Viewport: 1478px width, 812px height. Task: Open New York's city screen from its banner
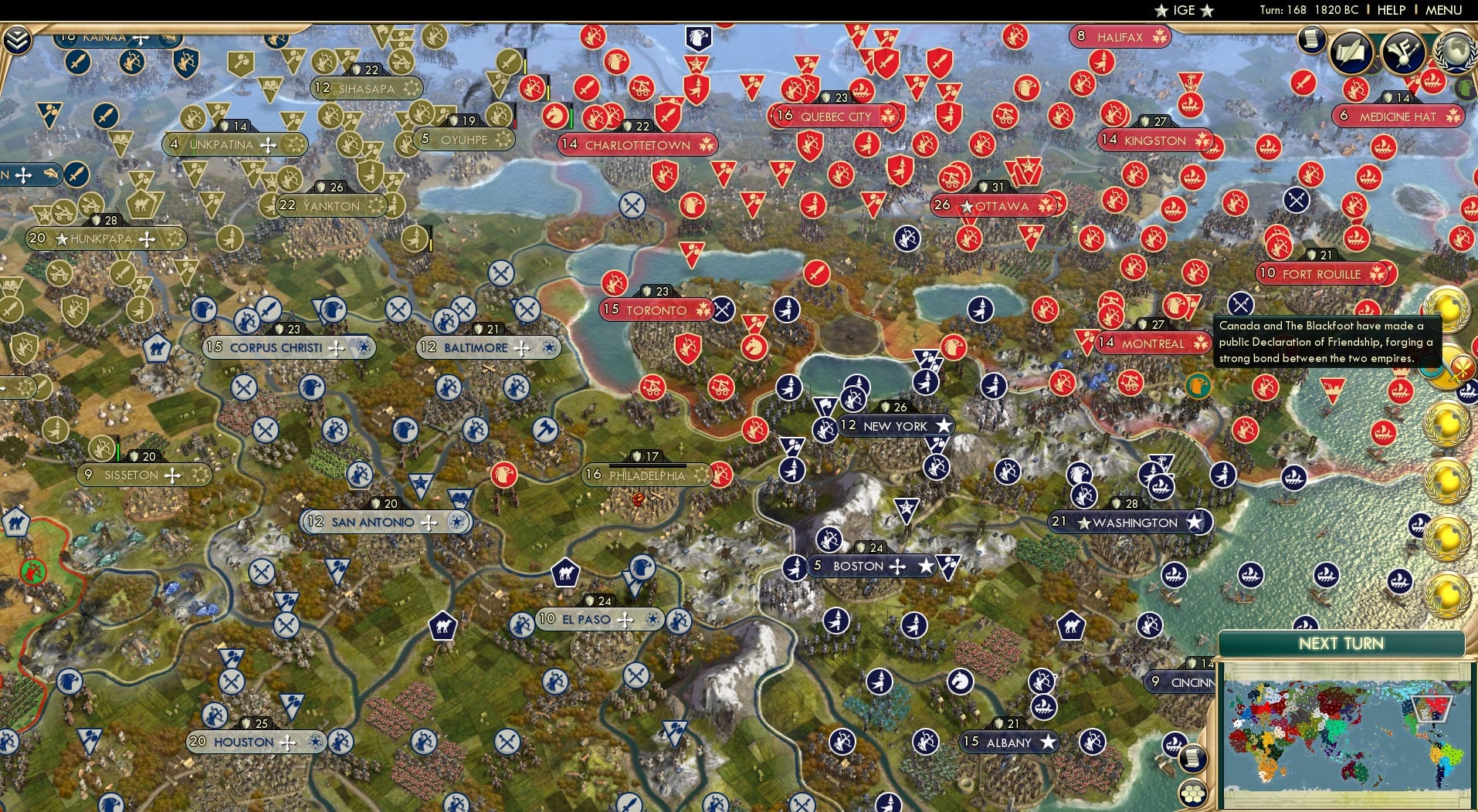[896, 425]
